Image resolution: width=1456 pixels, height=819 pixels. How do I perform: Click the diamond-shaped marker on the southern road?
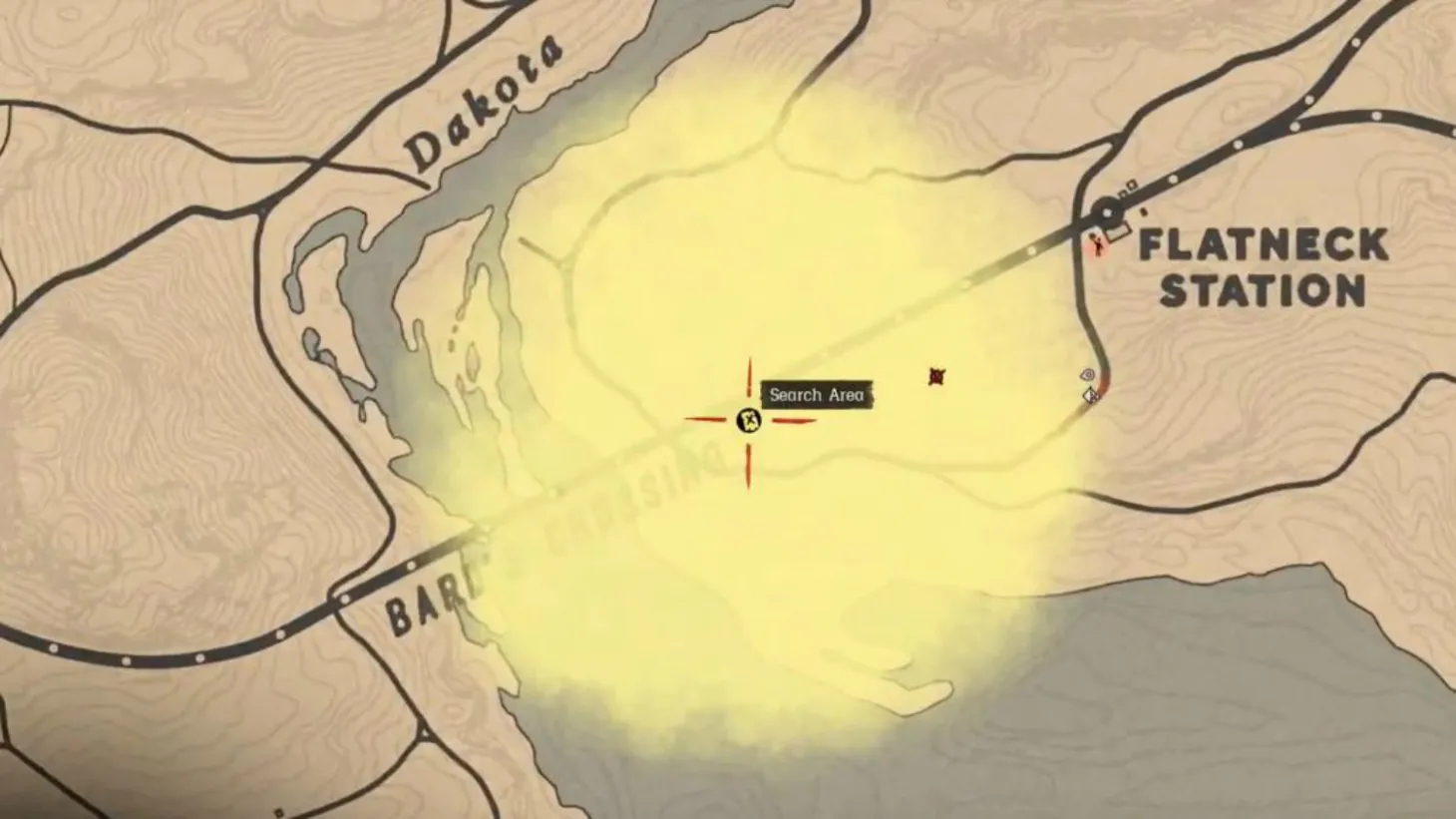point(1090,397)
